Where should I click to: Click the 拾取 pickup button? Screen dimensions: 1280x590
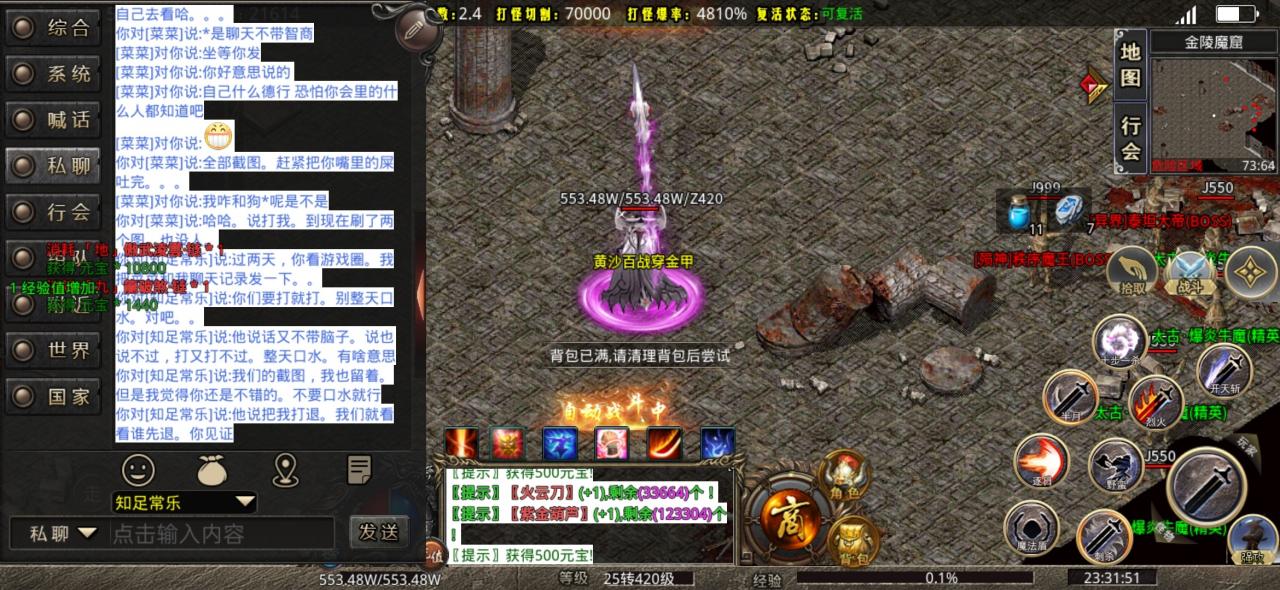(x=1132, y=272)
